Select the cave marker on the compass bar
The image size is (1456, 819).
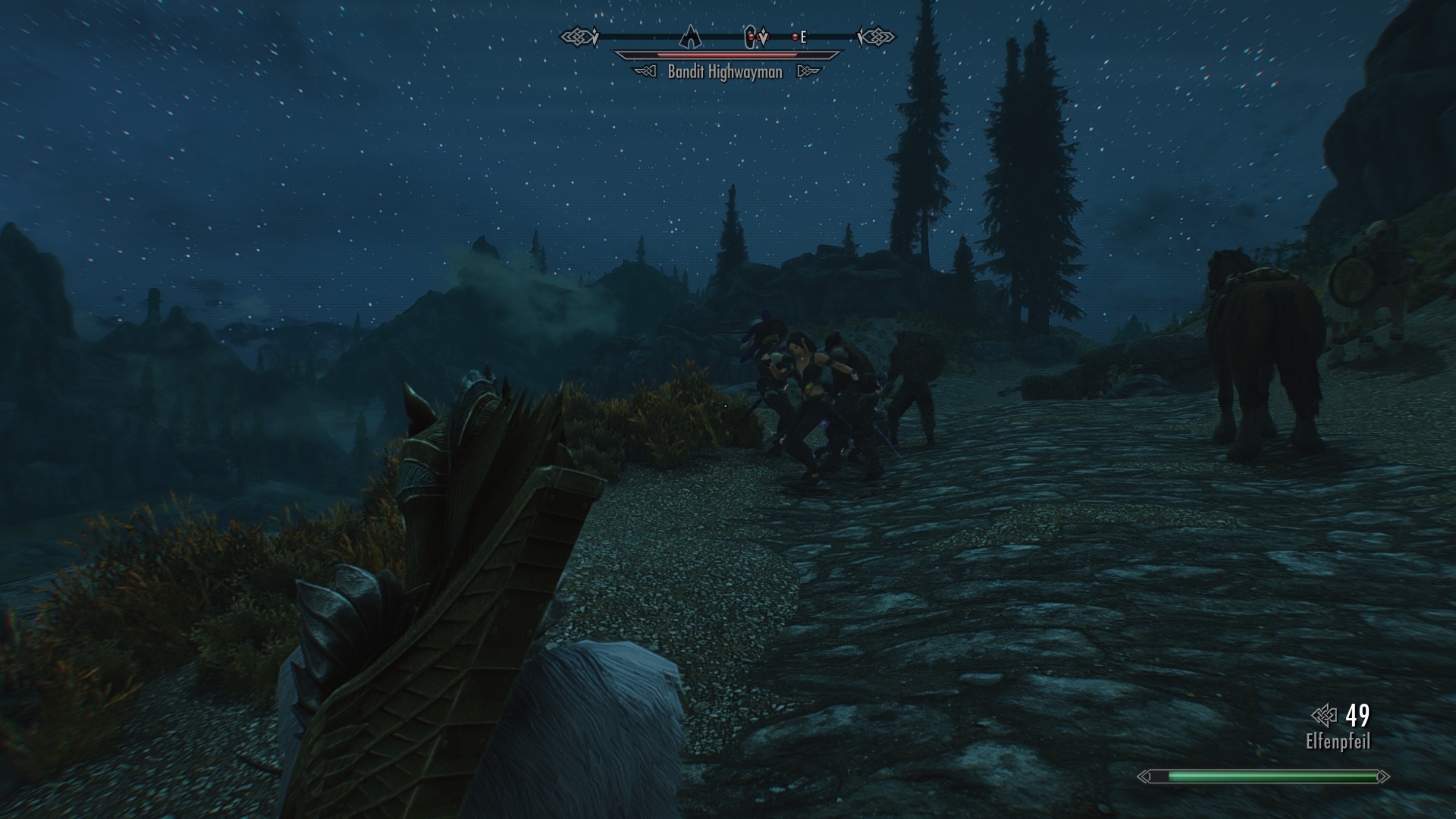pos(750,36)
